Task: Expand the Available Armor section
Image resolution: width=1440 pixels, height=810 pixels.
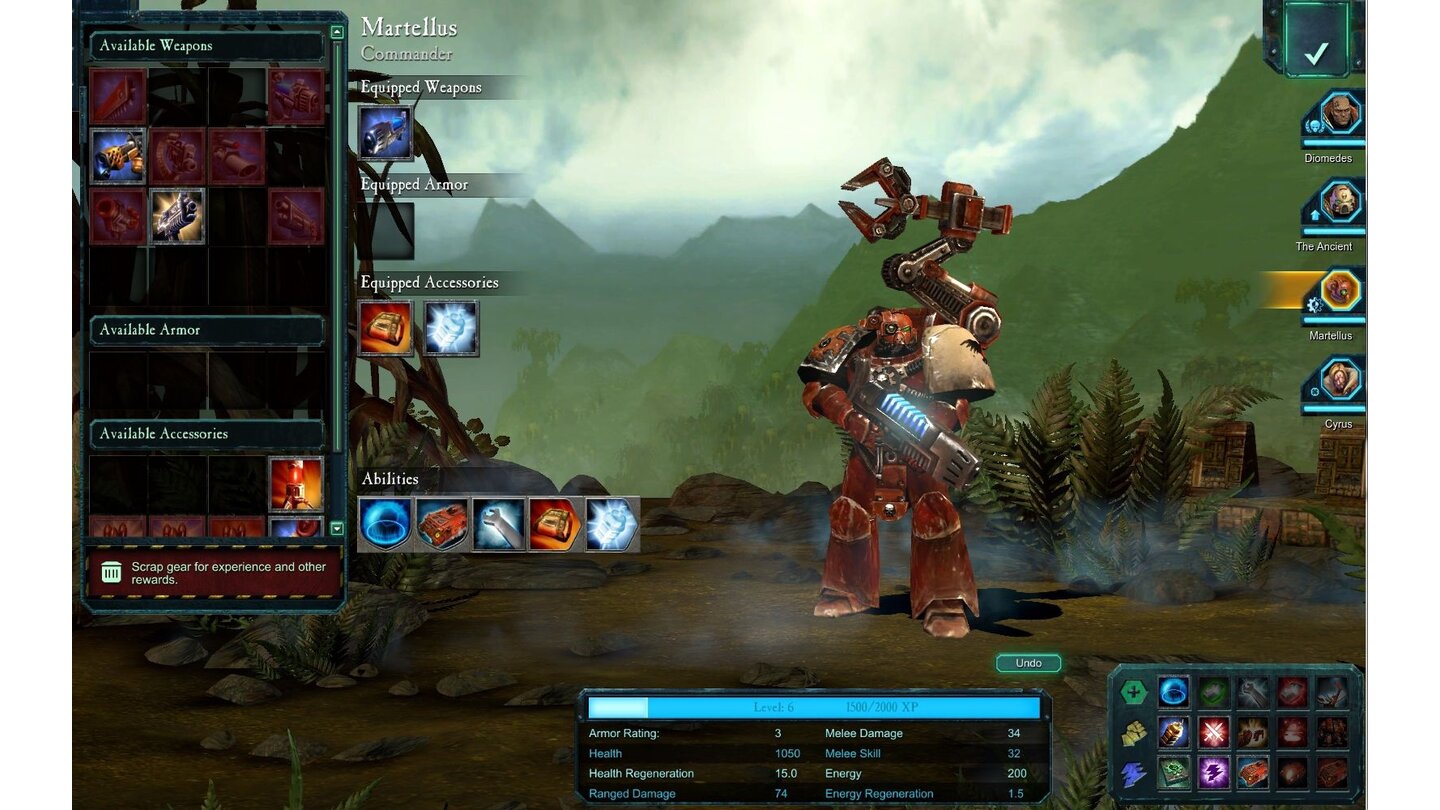Action: pyautogui.click(x=207, y=330)
